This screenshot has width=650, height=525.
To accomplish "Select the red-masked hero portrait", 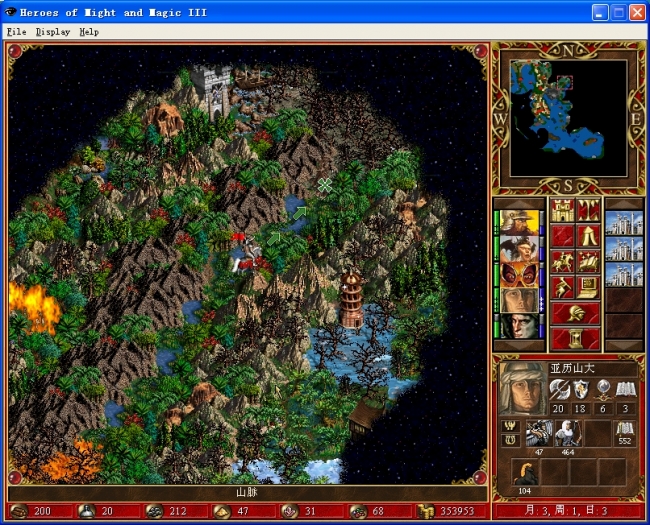I will pyautogui.click(x=518, y=274).
